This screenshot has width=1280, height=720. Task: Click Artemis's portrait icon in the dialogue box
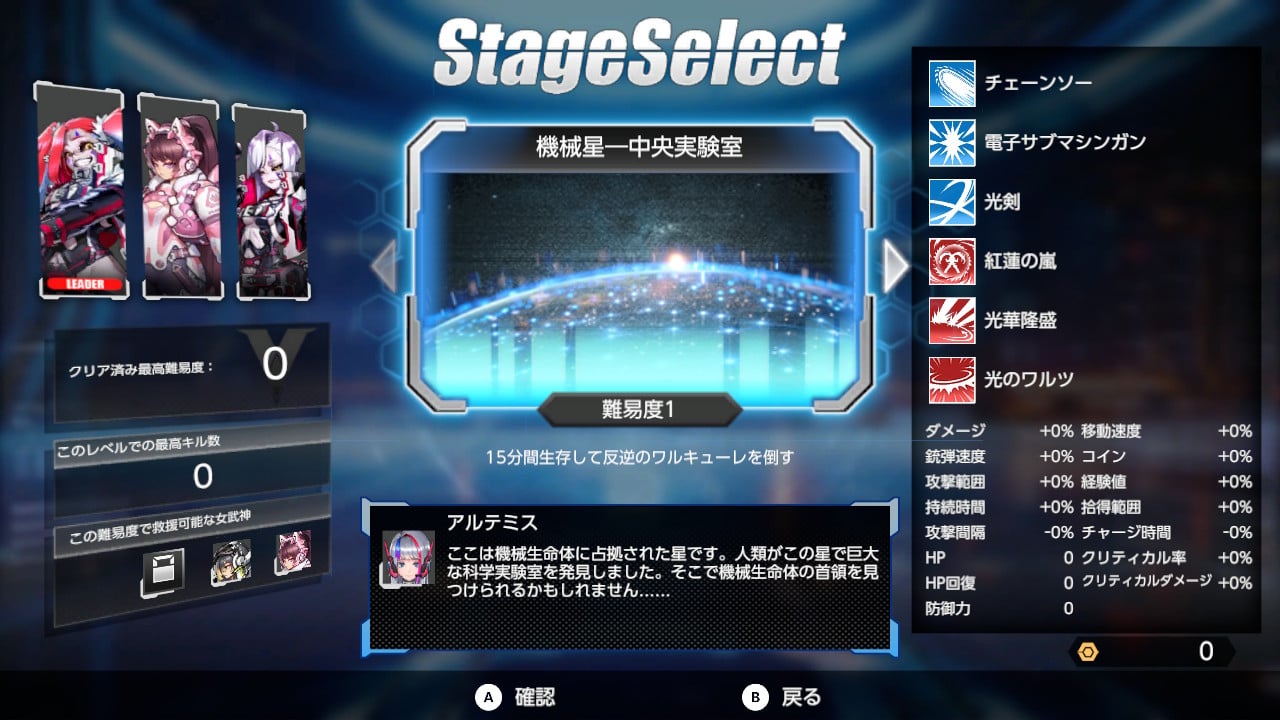point(409,558)
